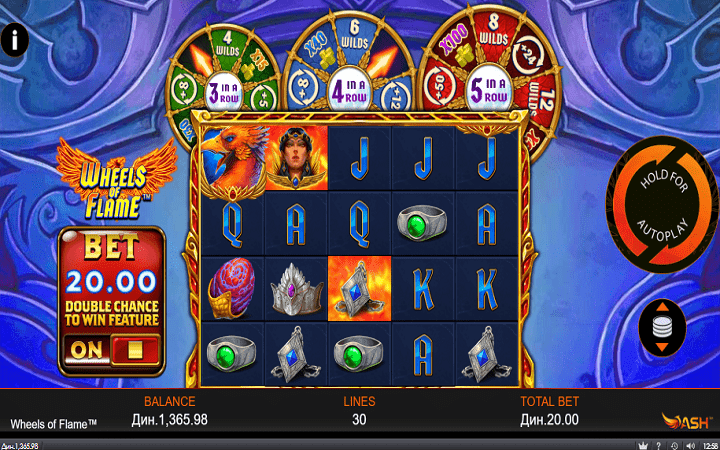
Task: Open the help question mark icon
Action: 658,445
